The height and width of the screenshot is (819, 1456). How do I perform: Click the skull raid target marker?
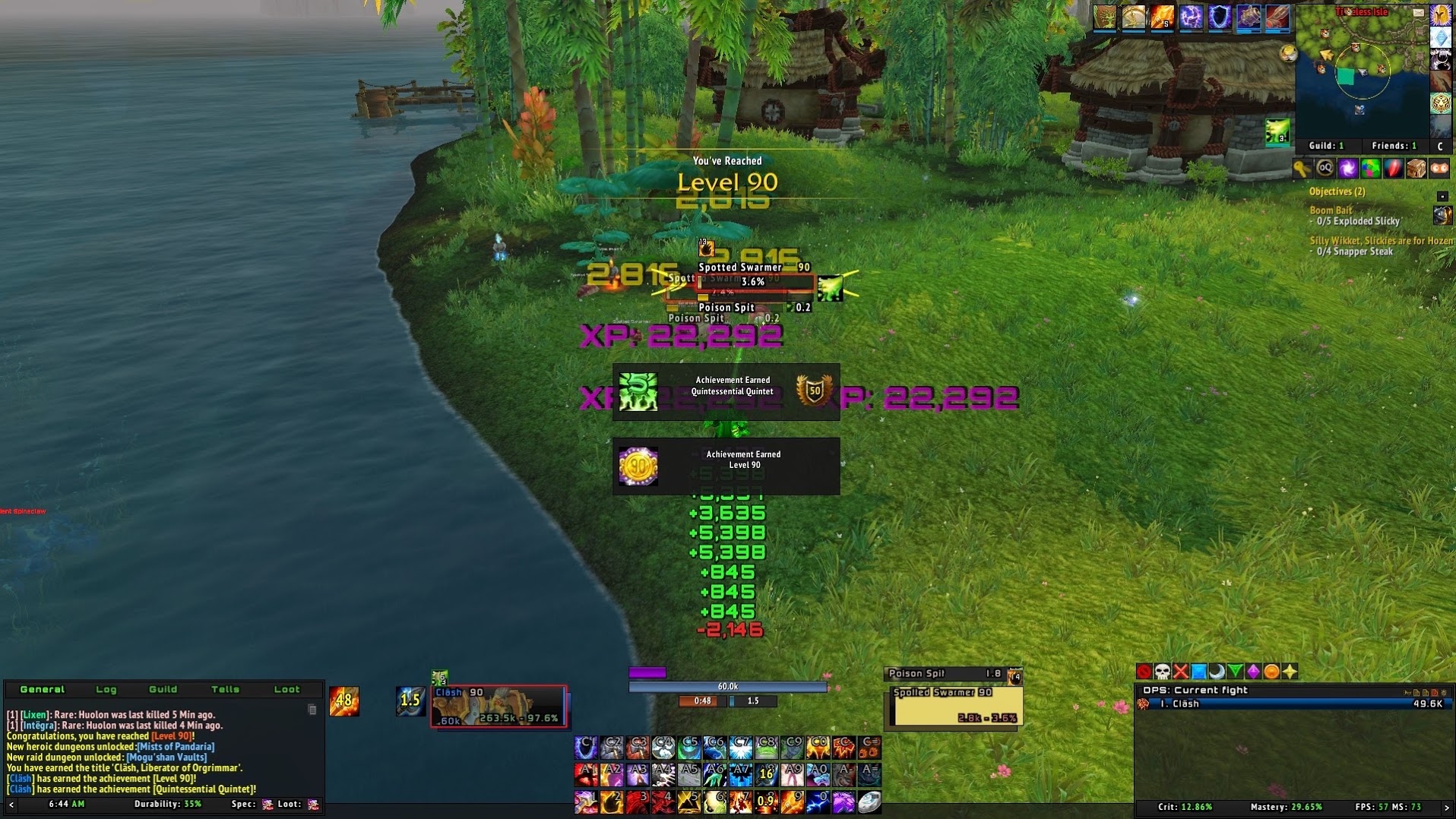(1162, 672)
